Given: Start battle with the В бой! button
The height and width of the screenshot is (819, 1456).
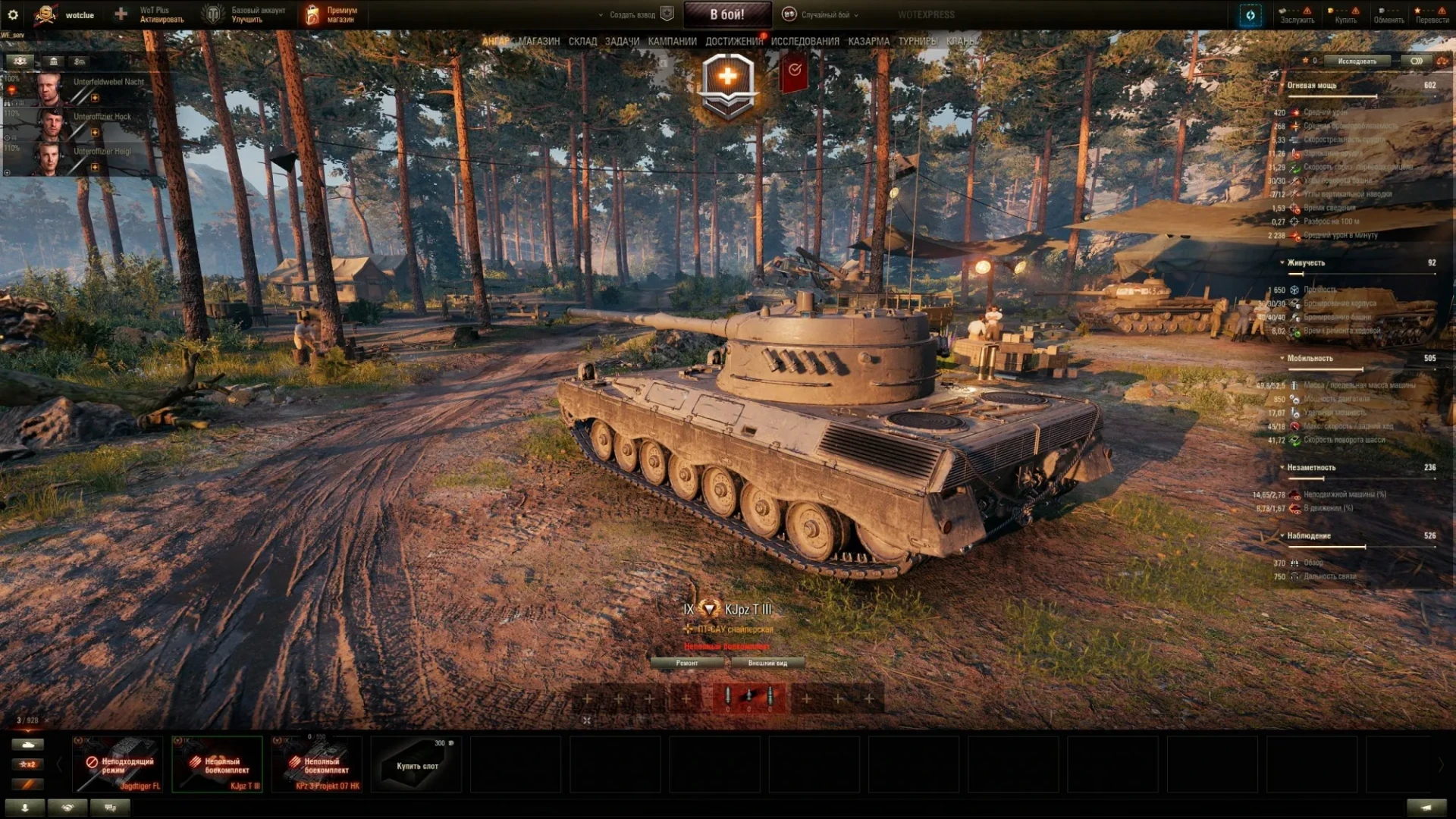Looking at the screenshot, I should point(726,14).
